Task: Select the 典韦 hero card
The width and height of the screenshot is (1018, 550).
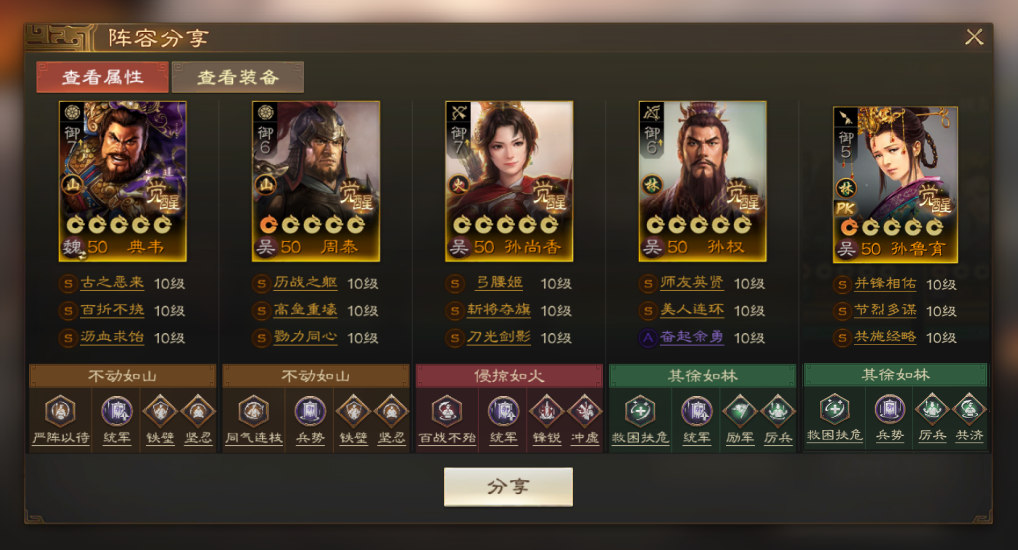Action: coord(123,180)
